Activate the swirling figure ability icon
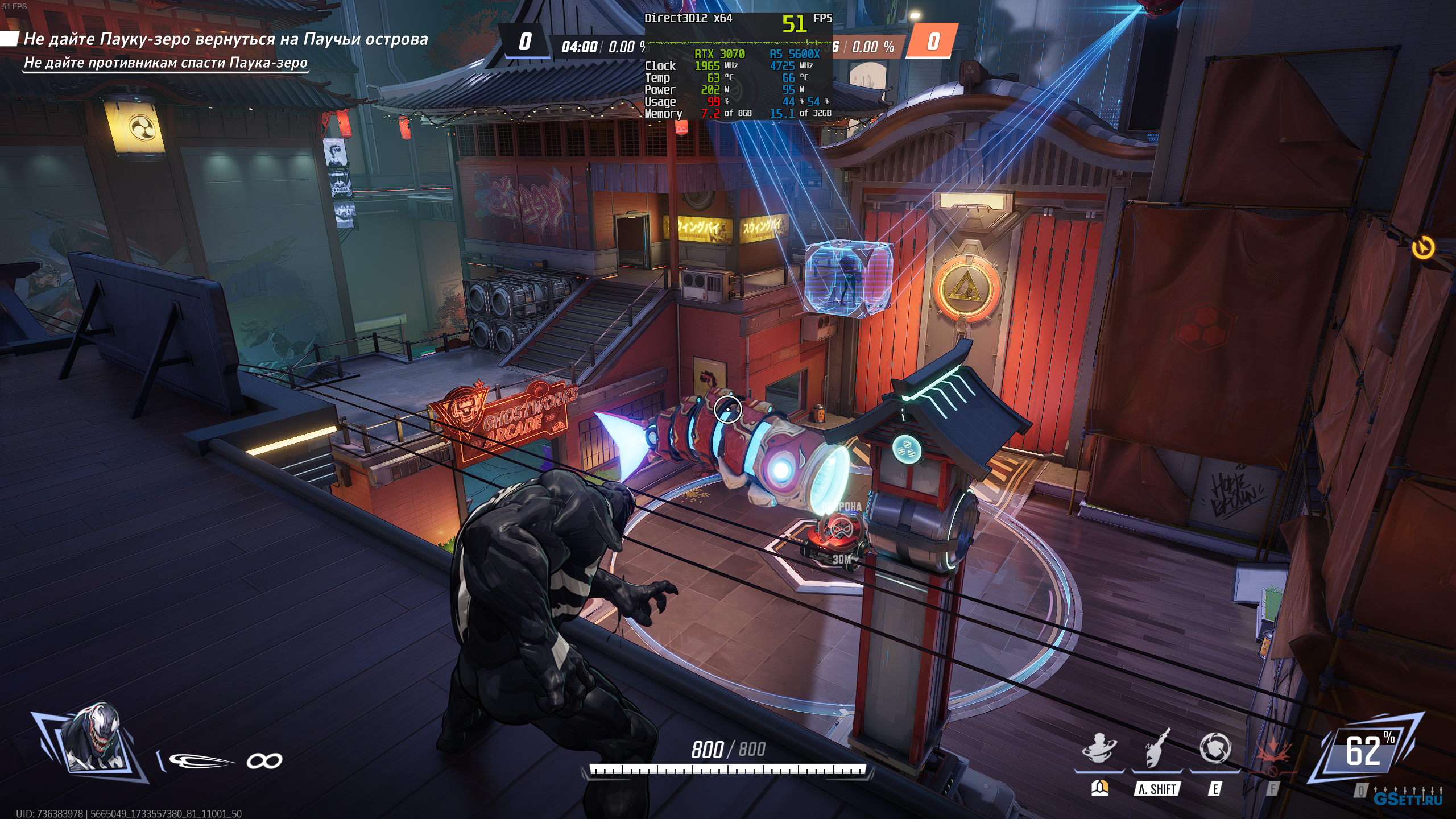The height and width of the screenshot is (819, 1456). pyautogui.click(x=1099, y=748)
